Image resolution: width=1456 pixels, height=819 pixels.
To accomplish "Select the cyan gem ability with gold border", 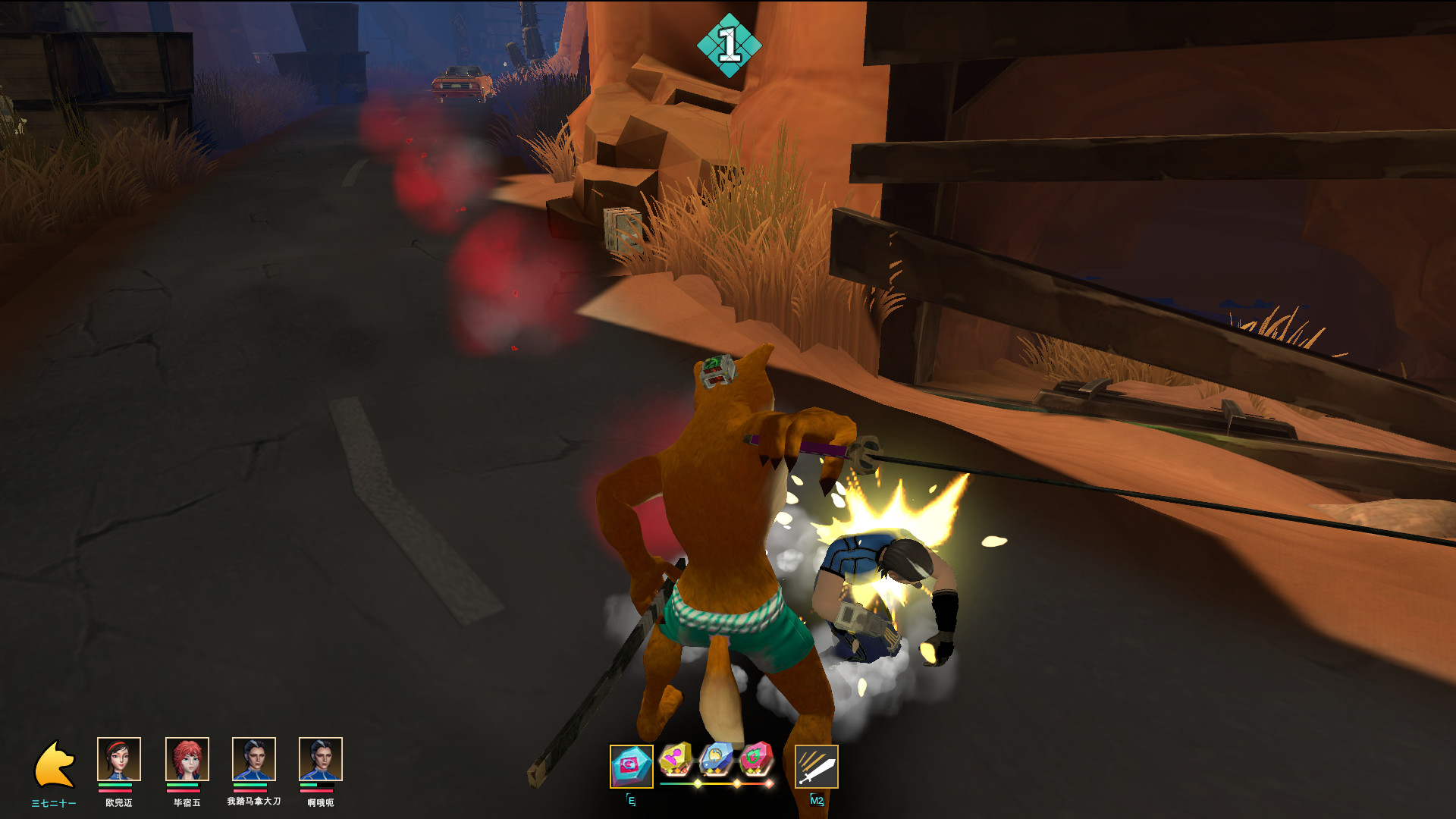I will tap(631, 766).
